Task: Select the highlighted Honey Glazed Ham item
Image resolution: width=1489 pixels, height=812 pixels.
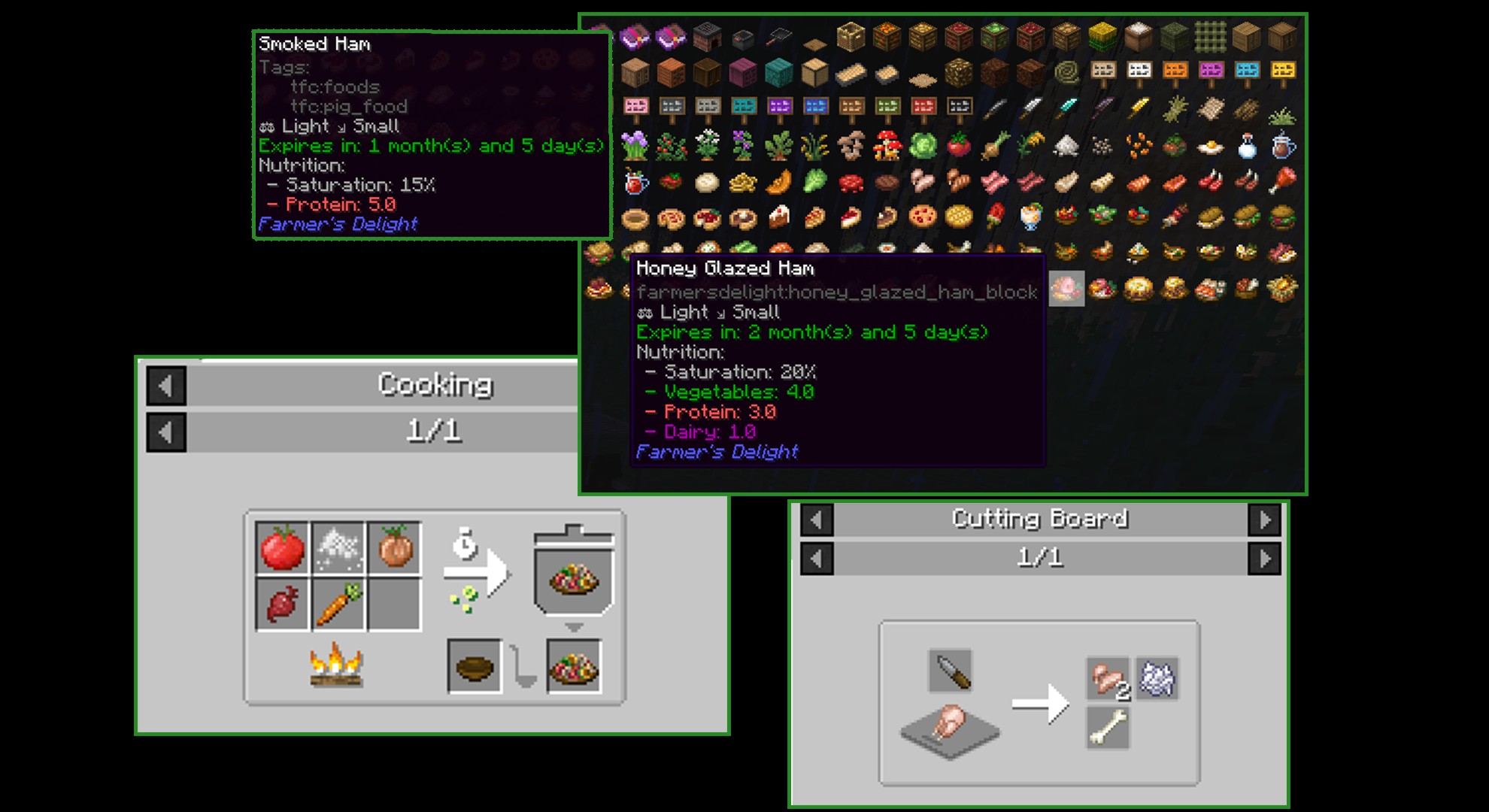Action: pos(1066,289)
